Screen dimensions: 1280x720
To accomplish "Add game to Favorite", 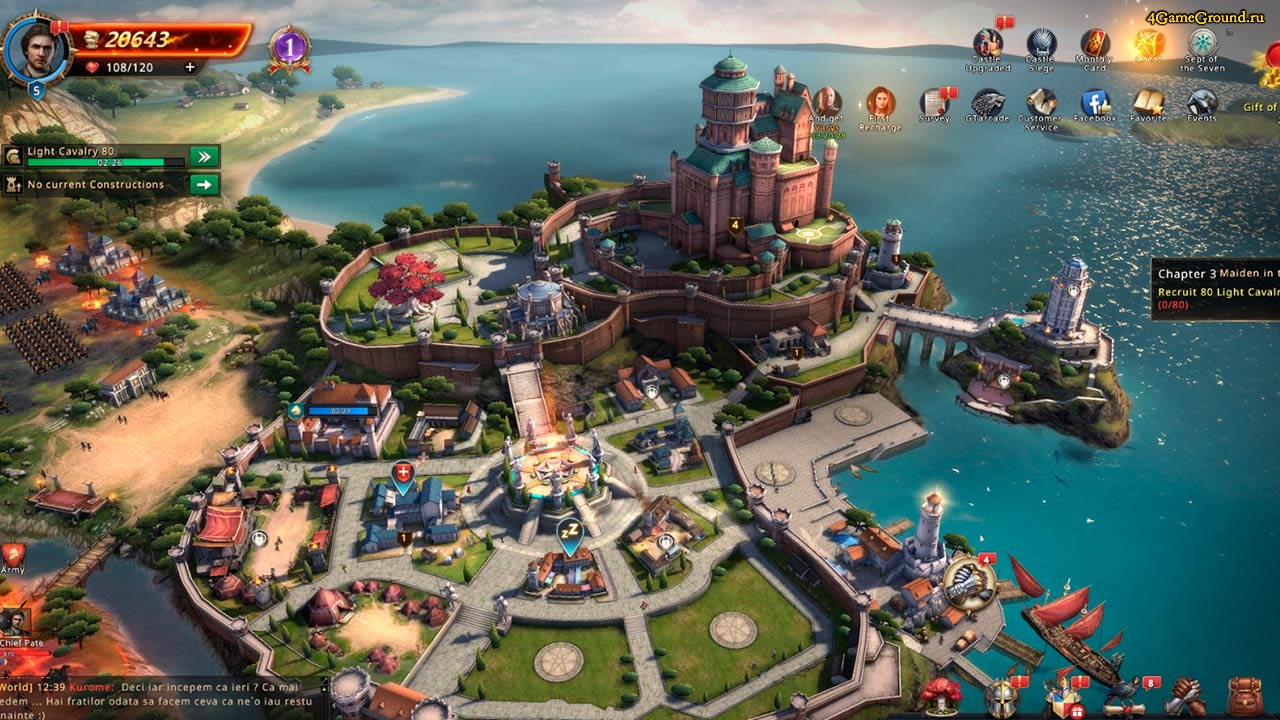I will click(x=1148, y=104).
